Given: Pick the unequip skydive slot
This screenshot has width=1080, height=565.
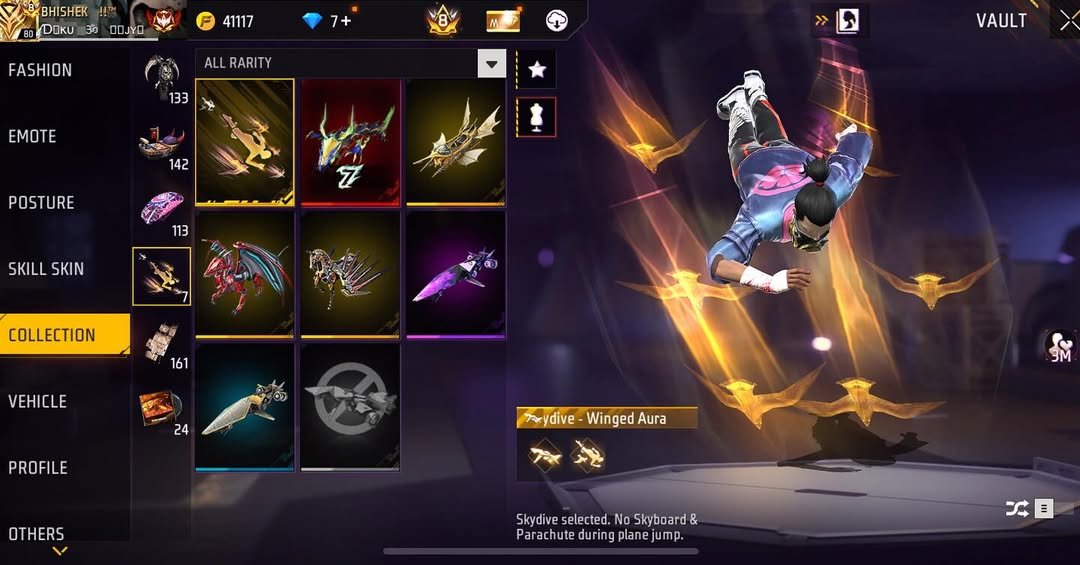Looking at the screenshot, I should (350, 406).
